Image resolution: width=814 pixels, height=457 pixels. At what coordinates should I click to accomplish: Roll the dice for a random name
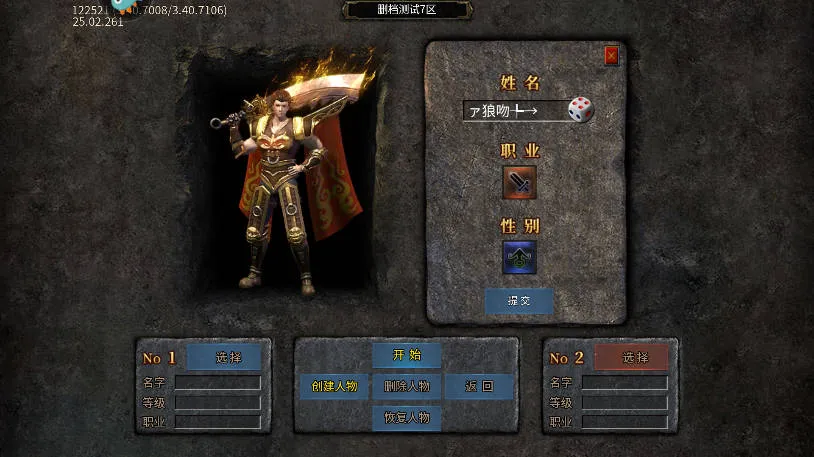[x=581, y=110]
